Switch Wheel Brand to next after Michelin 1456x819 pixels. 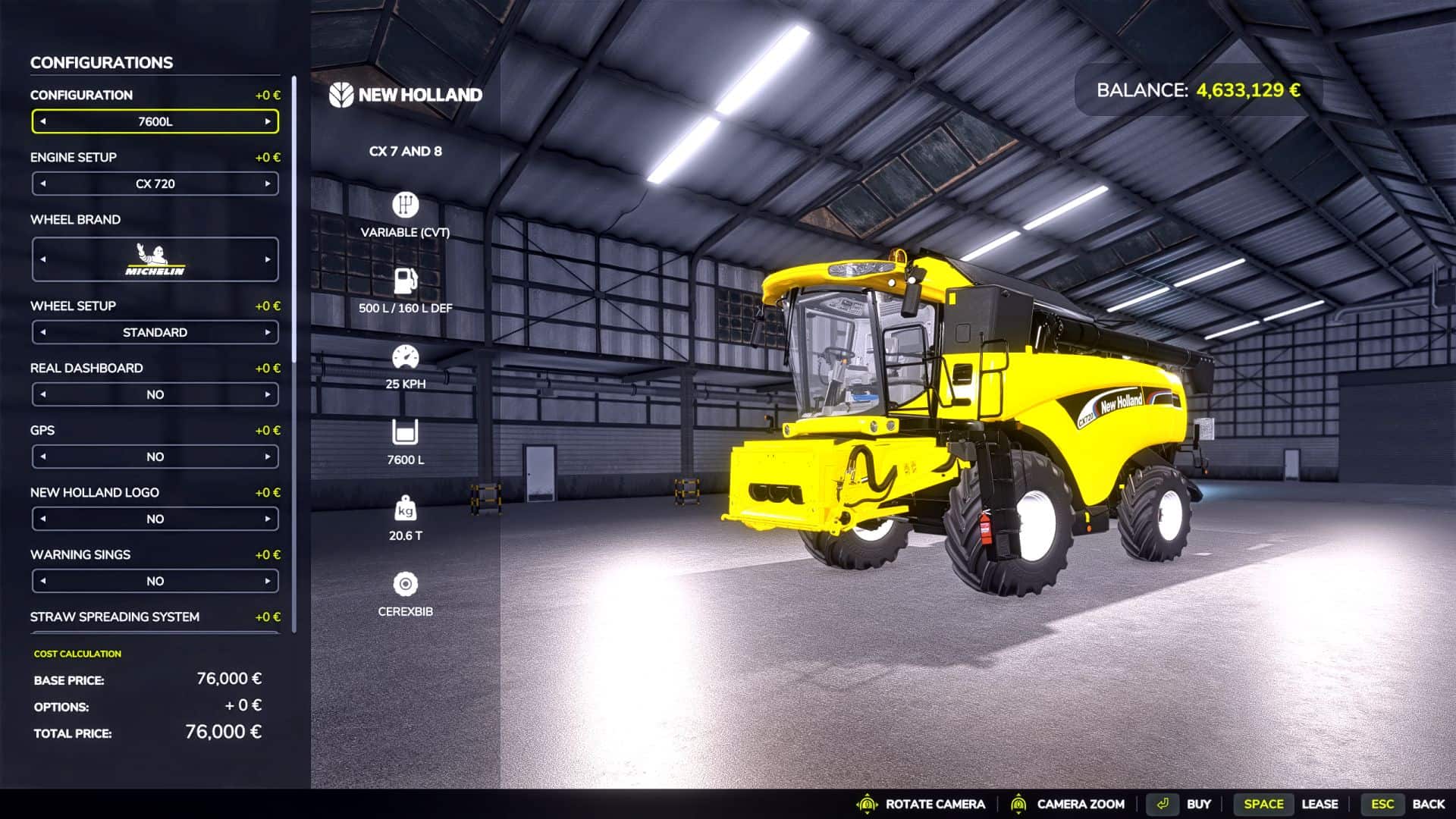(268, 259)
